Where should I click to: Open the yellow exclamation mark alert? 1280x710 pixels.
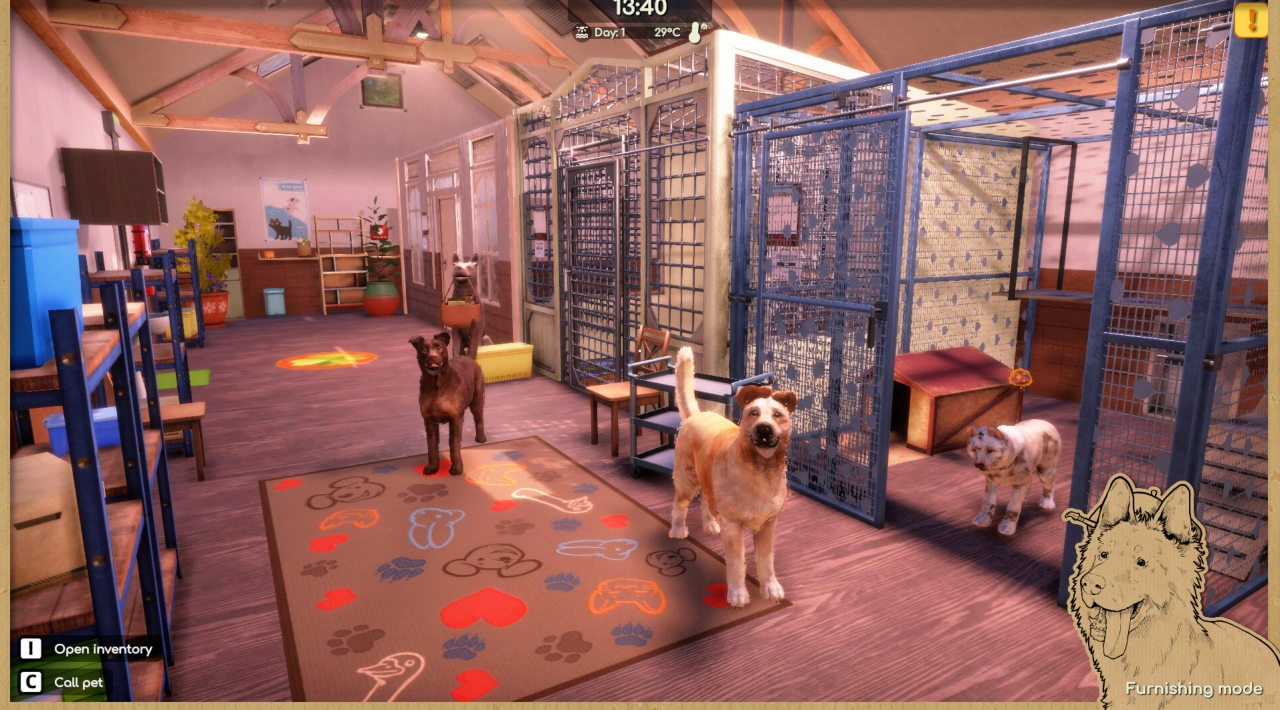(1250, 20)
